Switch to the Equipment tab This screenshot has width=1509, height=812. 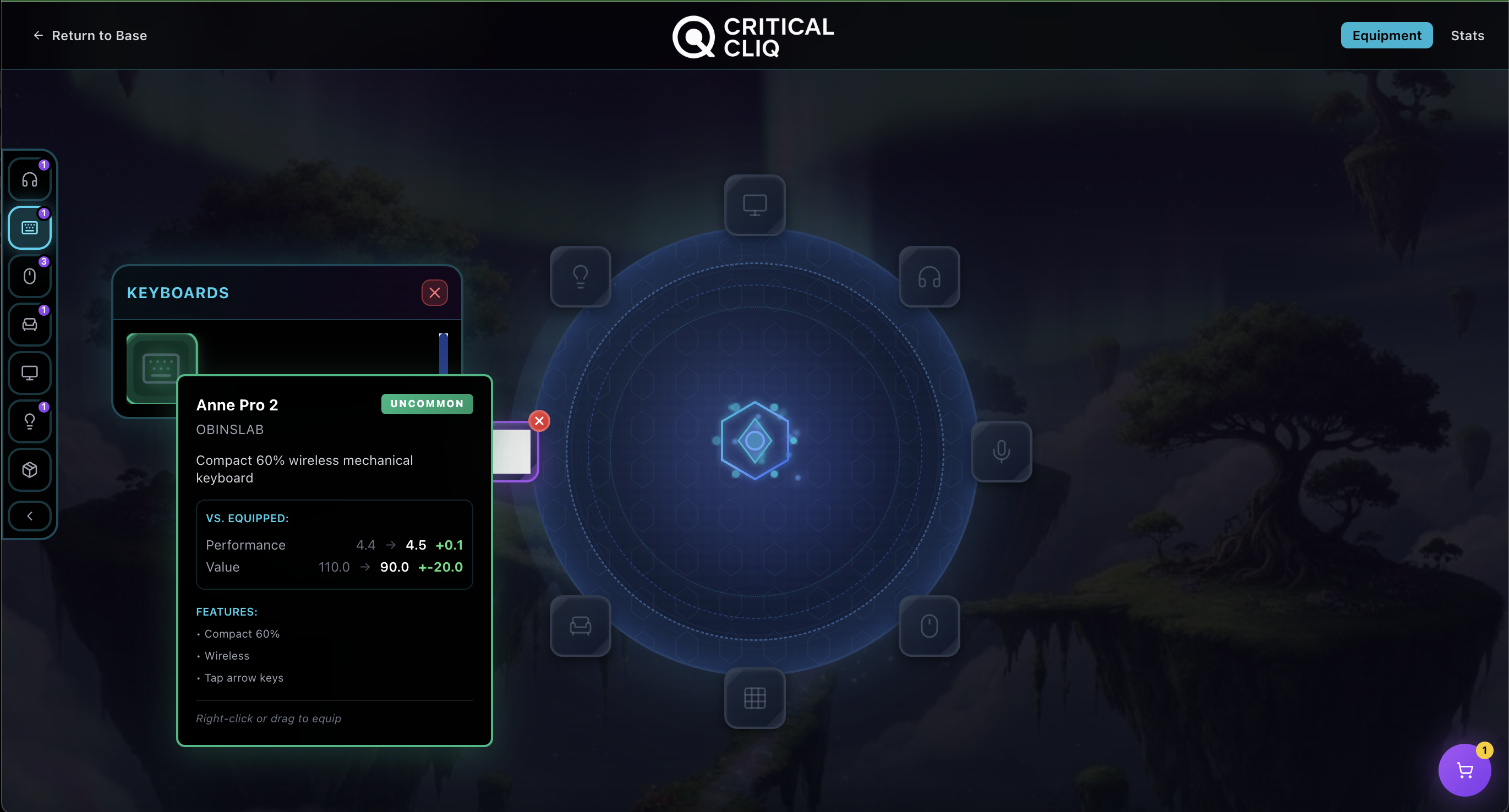(x=1387, y=35)
